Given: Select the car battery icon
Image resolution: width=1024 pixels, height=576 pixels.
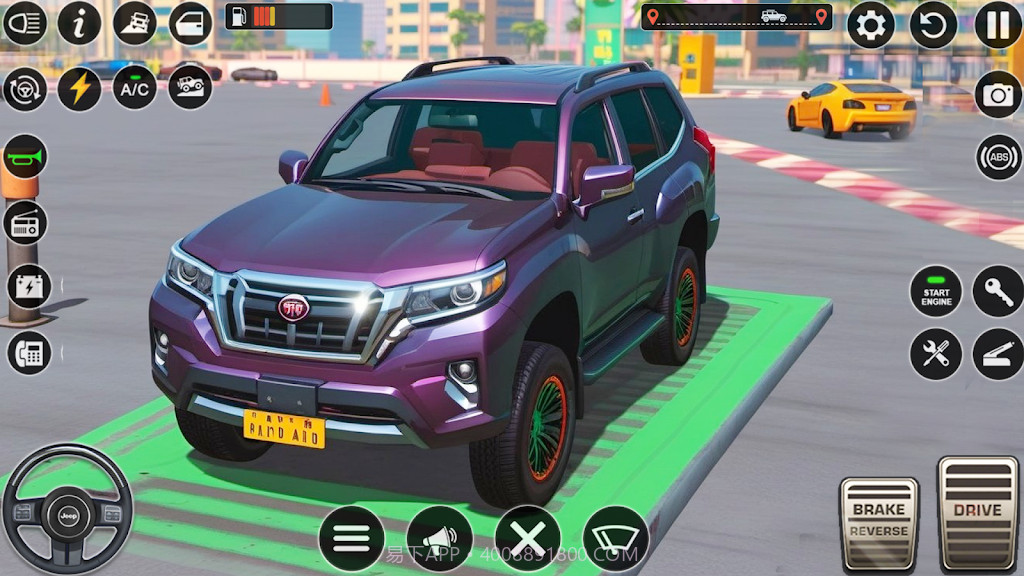Looking at the screenshot, I should [x=28, y=287].
